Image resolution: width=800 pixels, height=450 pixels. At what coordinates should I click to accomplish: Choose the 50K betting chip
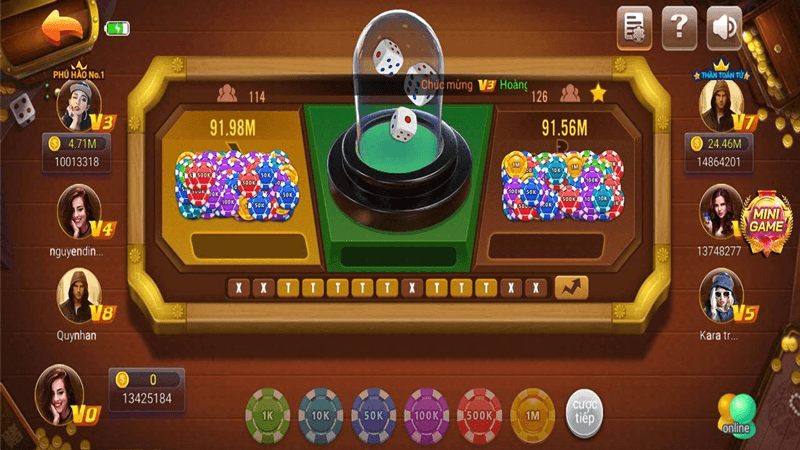point(374,414)
